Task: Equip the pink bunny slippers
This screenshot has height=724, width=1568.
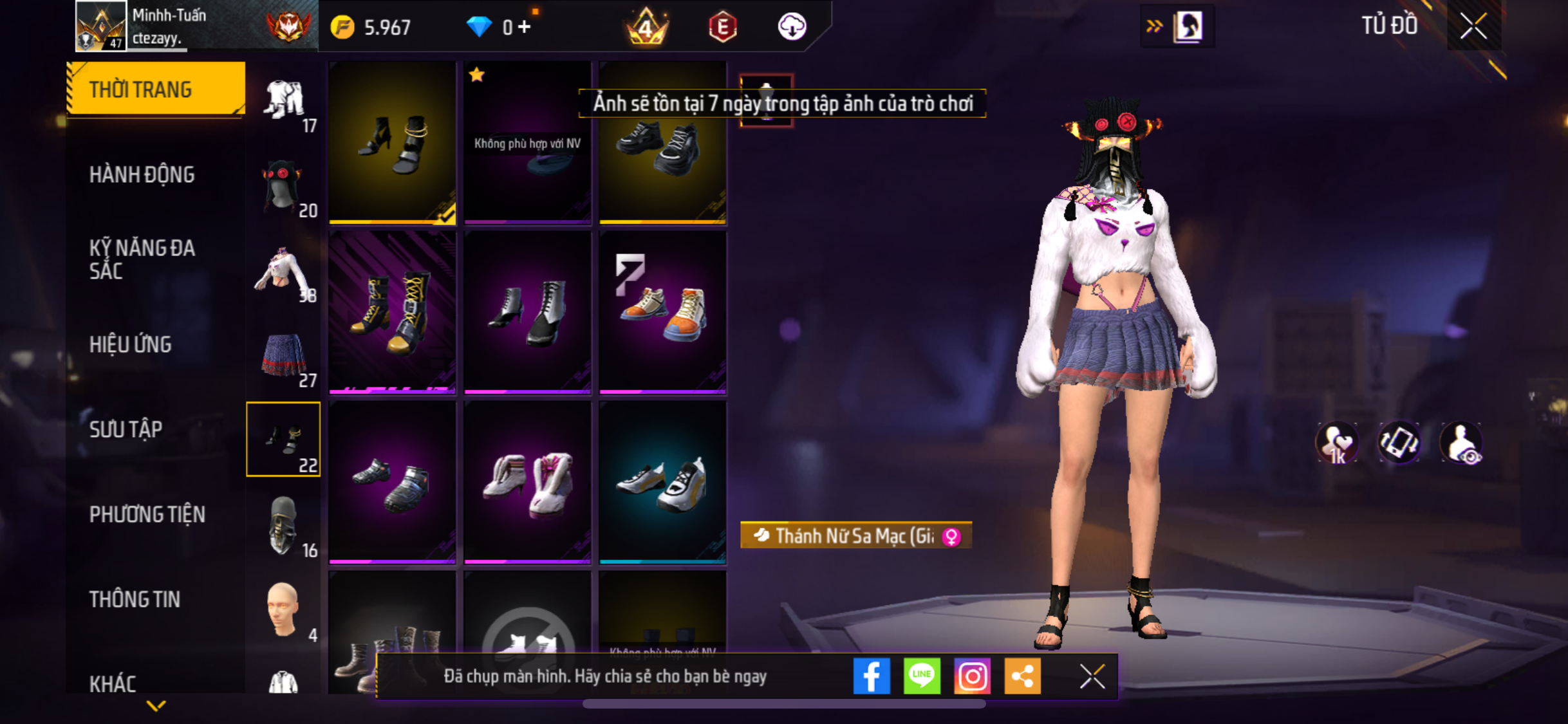Action: tap(527, 483)
